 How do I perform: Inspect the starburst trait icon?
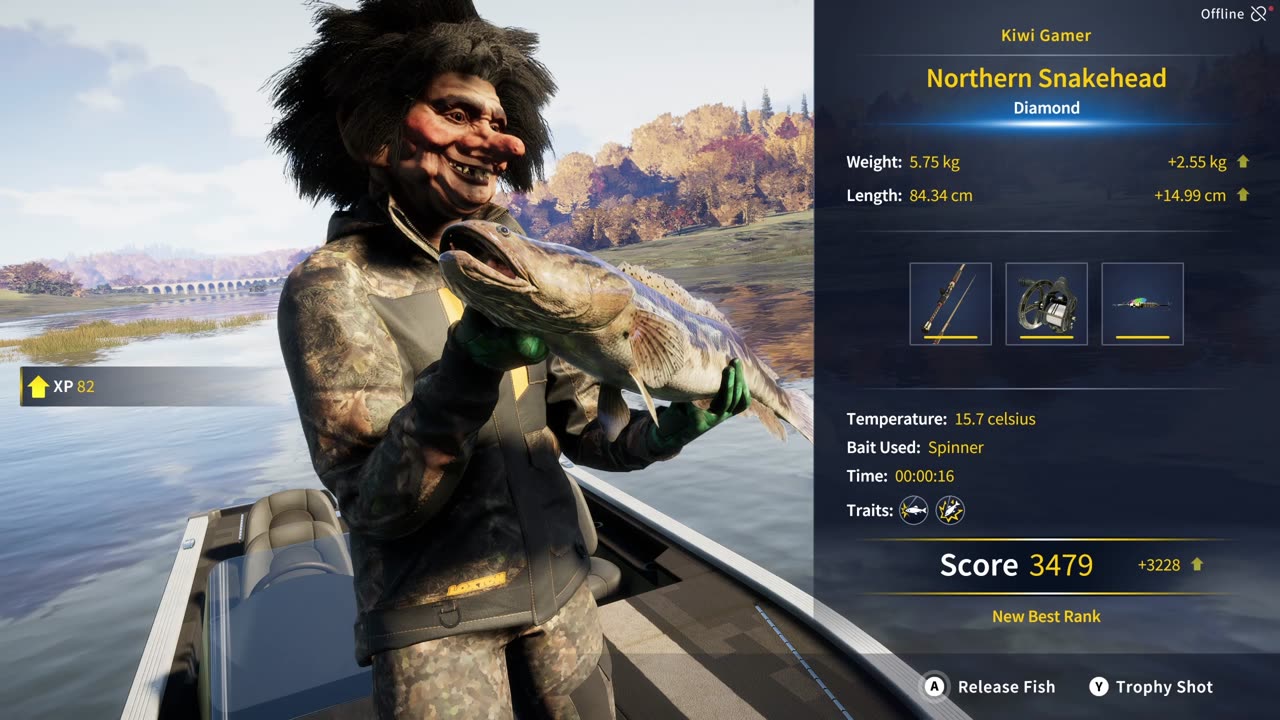(950, 511)
